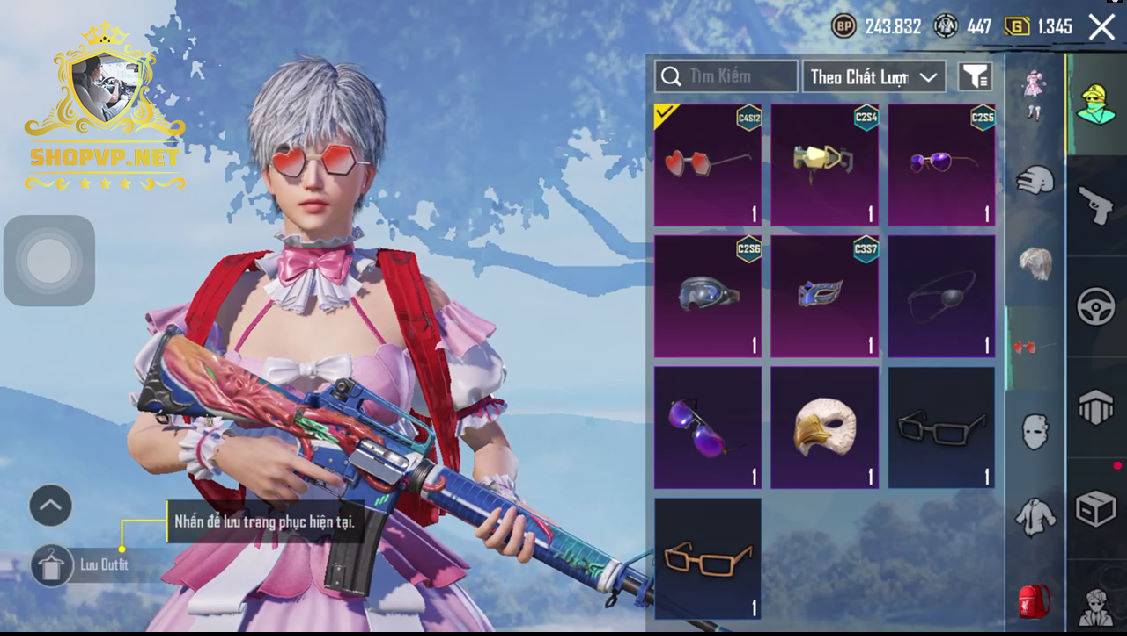Open the steering wheel vehicle section
The width and height of the screenshot is (1127, 636).
(1096, 307)
